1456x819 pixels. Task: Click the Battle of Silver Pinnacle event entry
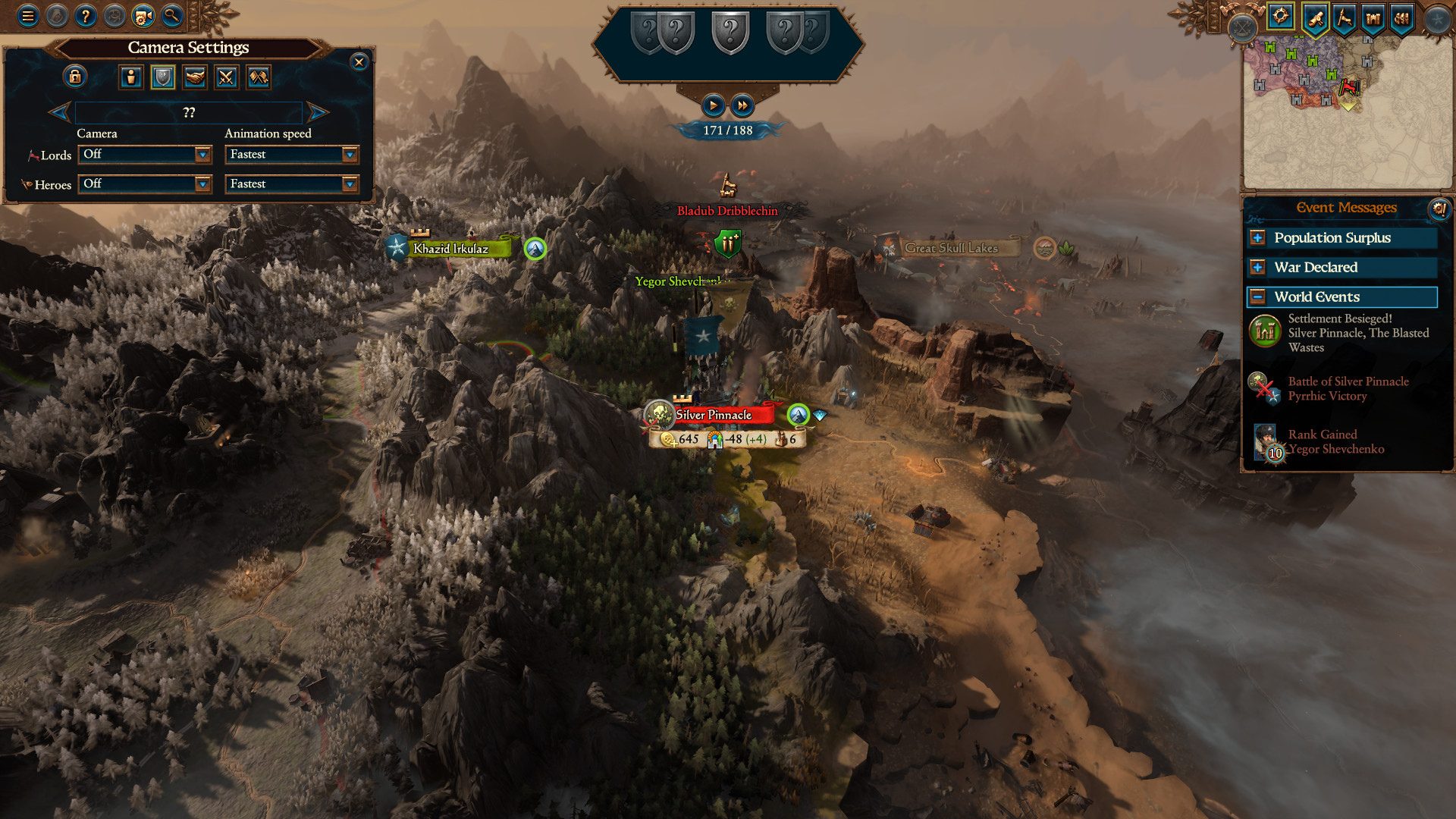(x=1348, y=389)
